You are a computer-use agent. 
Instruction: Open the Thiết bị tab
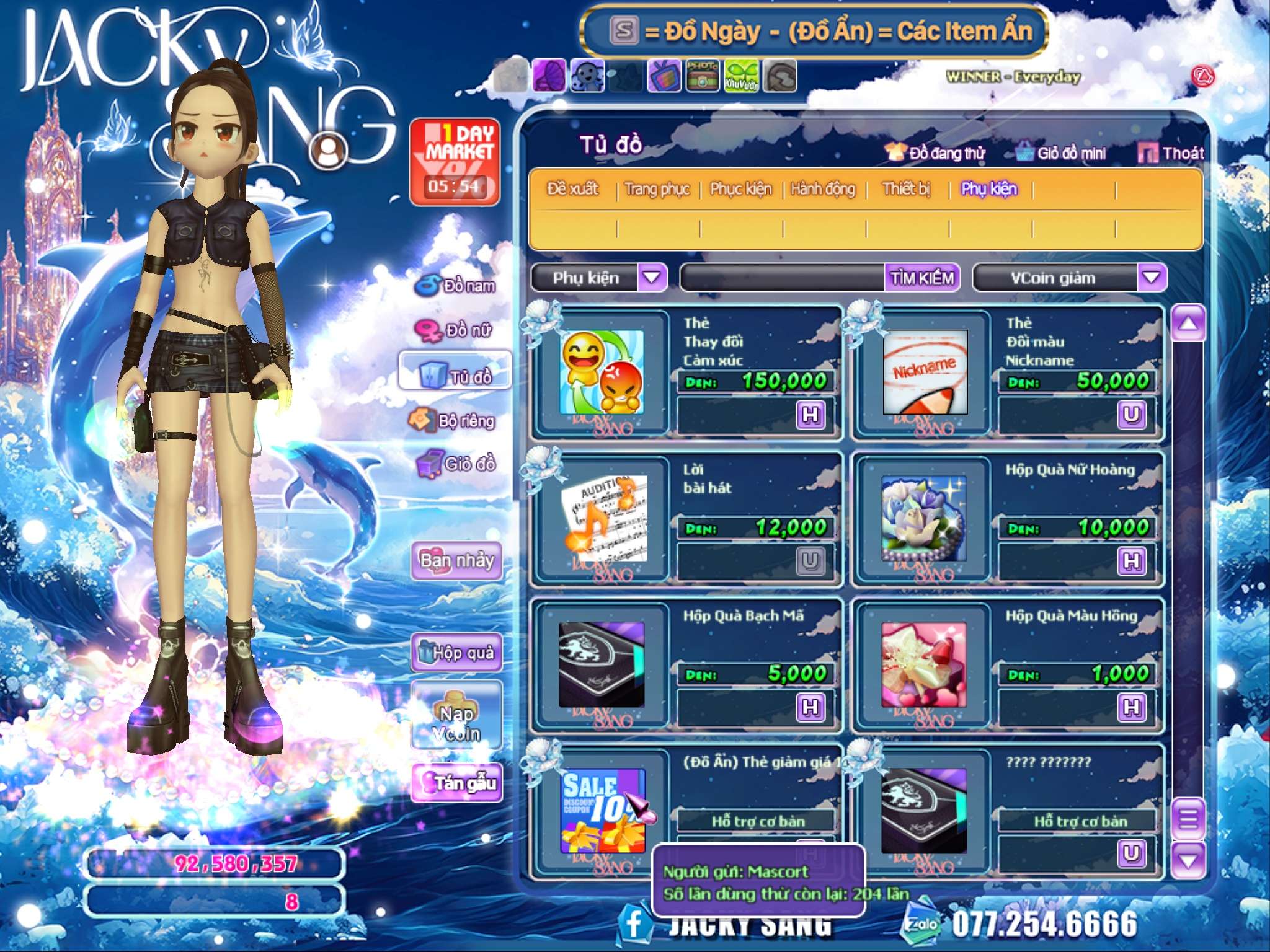coord(906,189)
